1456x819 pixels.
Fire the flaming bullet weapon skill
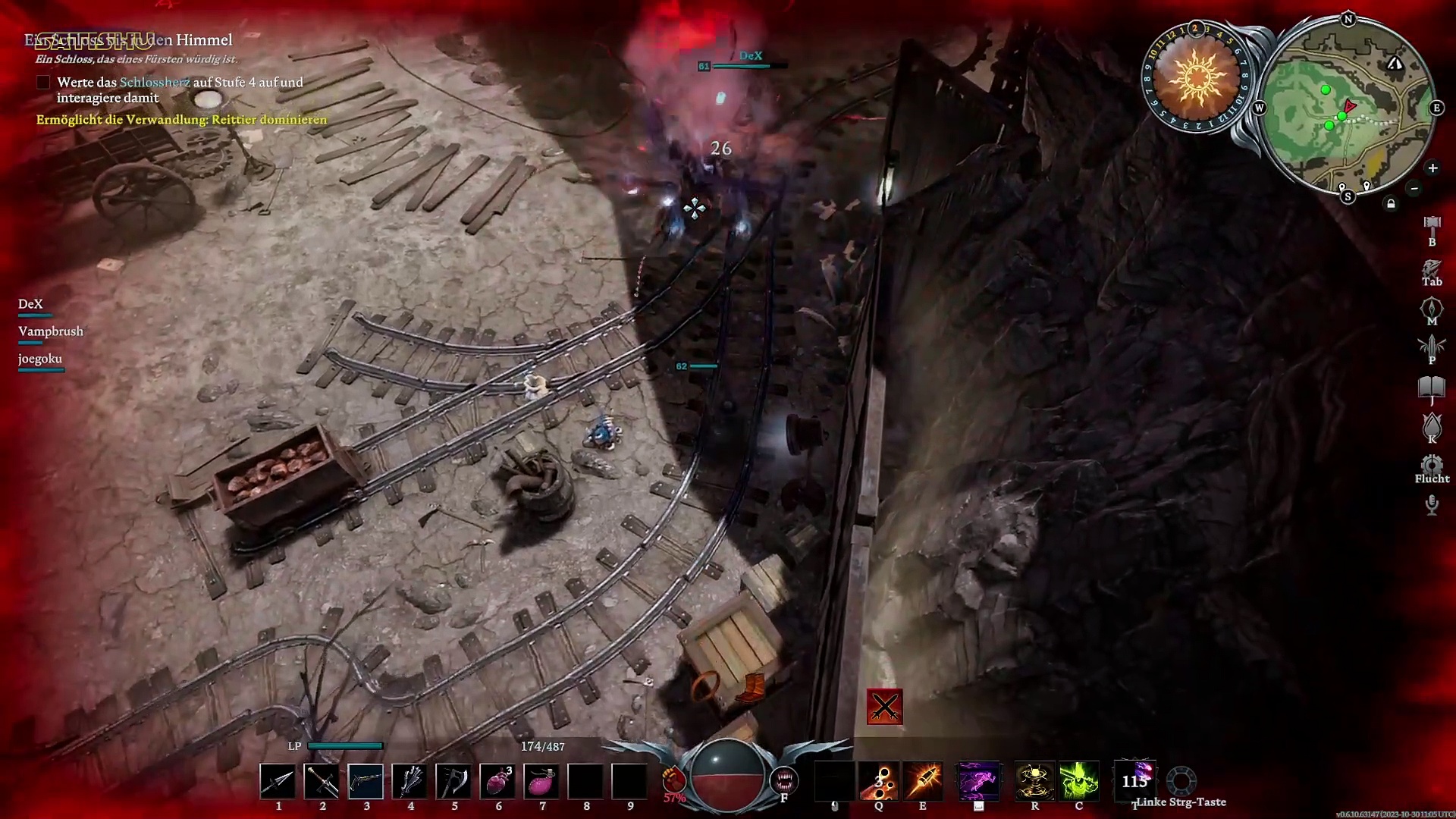(923, 781)
